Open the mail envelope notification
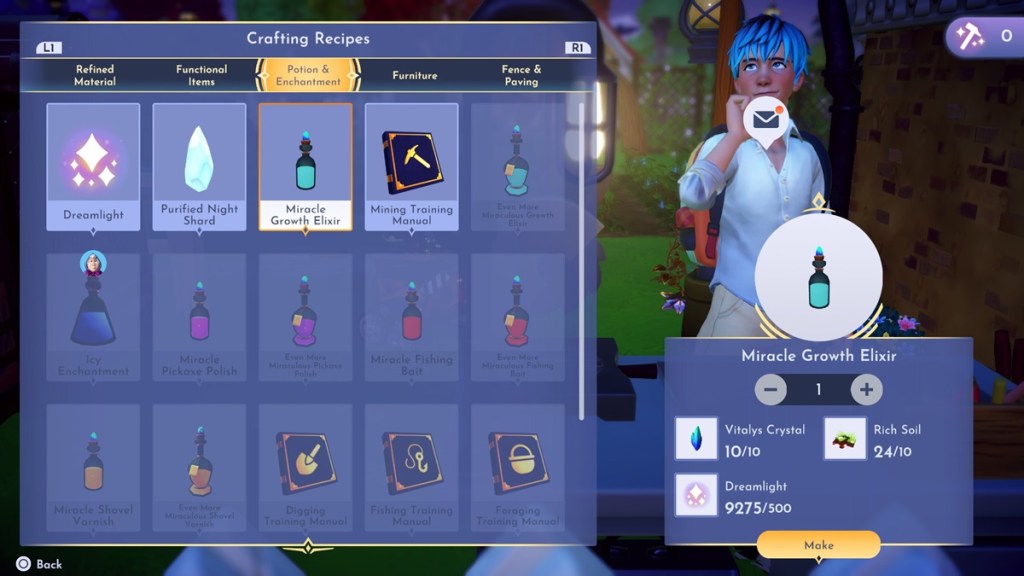1024x576 pixels. click(766, 120)
